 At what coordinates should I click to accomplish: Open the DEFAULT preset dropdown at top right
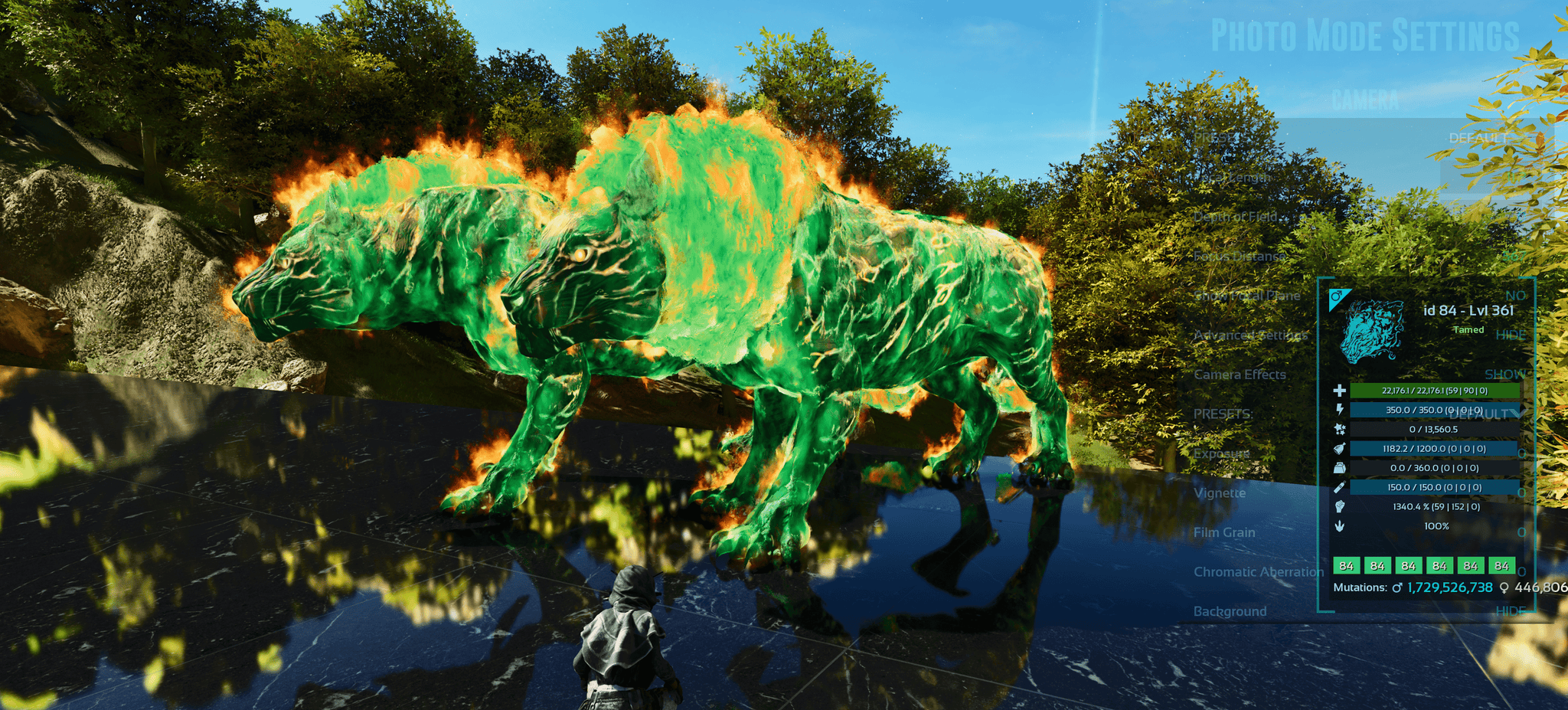pos(1478,138)
